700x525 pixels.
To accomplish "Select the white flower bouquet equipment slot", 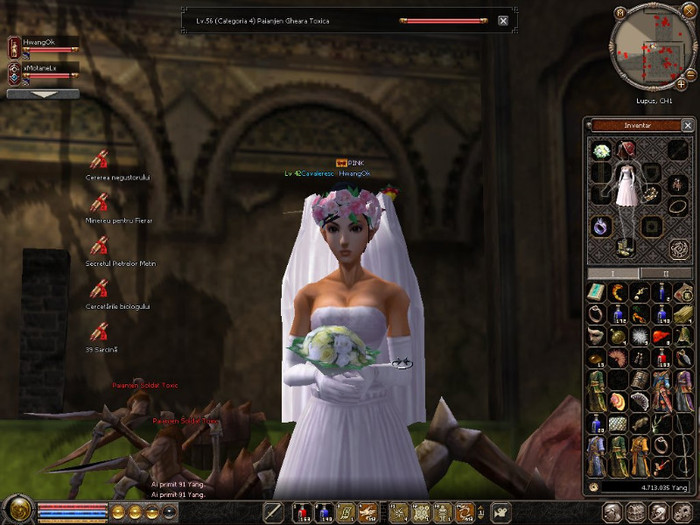I will (x=601, y=151).
